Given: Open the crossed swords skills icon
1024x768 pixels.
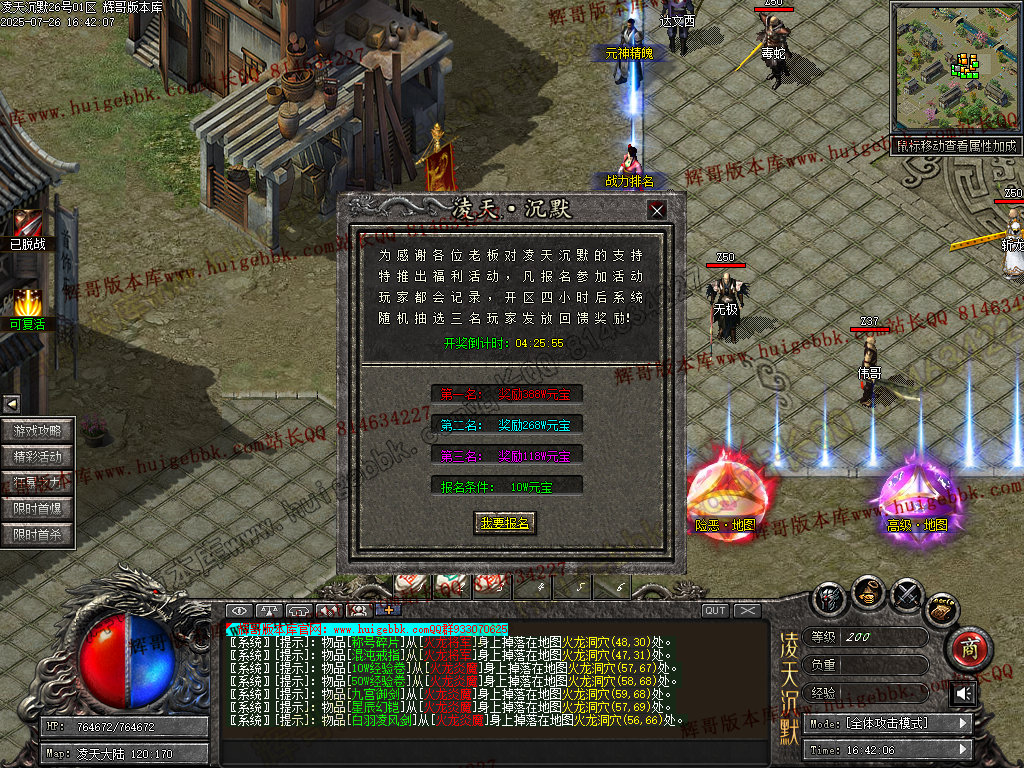Looking at the screenshot, I should [906, 596].
